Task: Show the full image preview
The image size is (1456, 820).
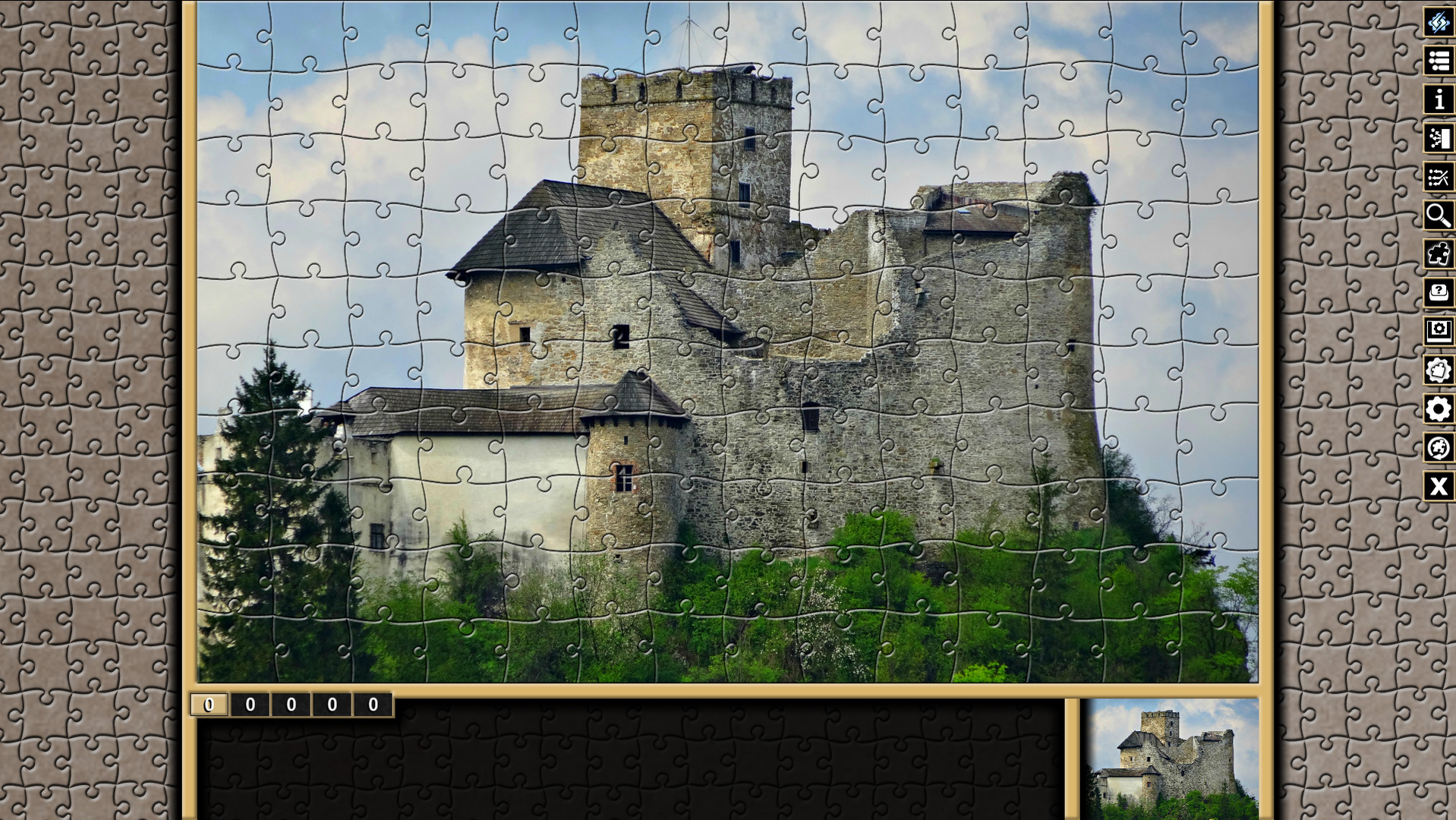Action: [x=1440, y=333]
